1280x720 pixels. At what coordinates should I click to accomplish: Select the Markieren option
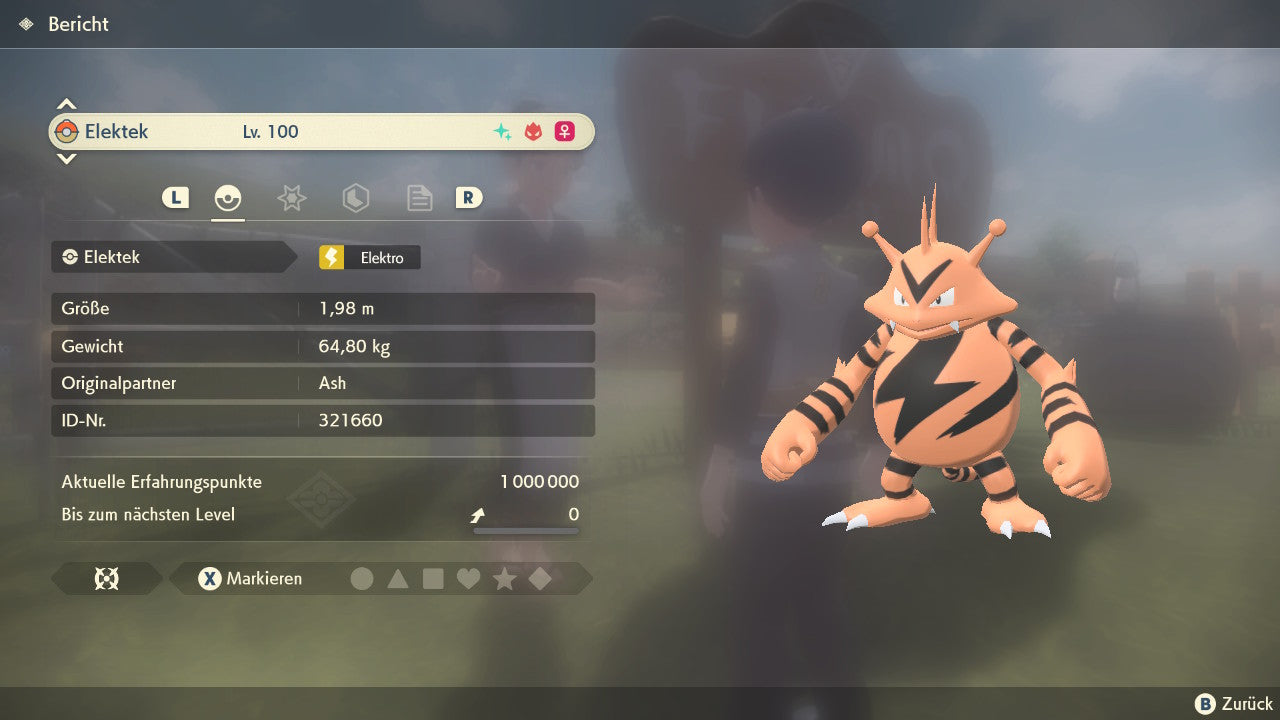(x=251, y=578)
